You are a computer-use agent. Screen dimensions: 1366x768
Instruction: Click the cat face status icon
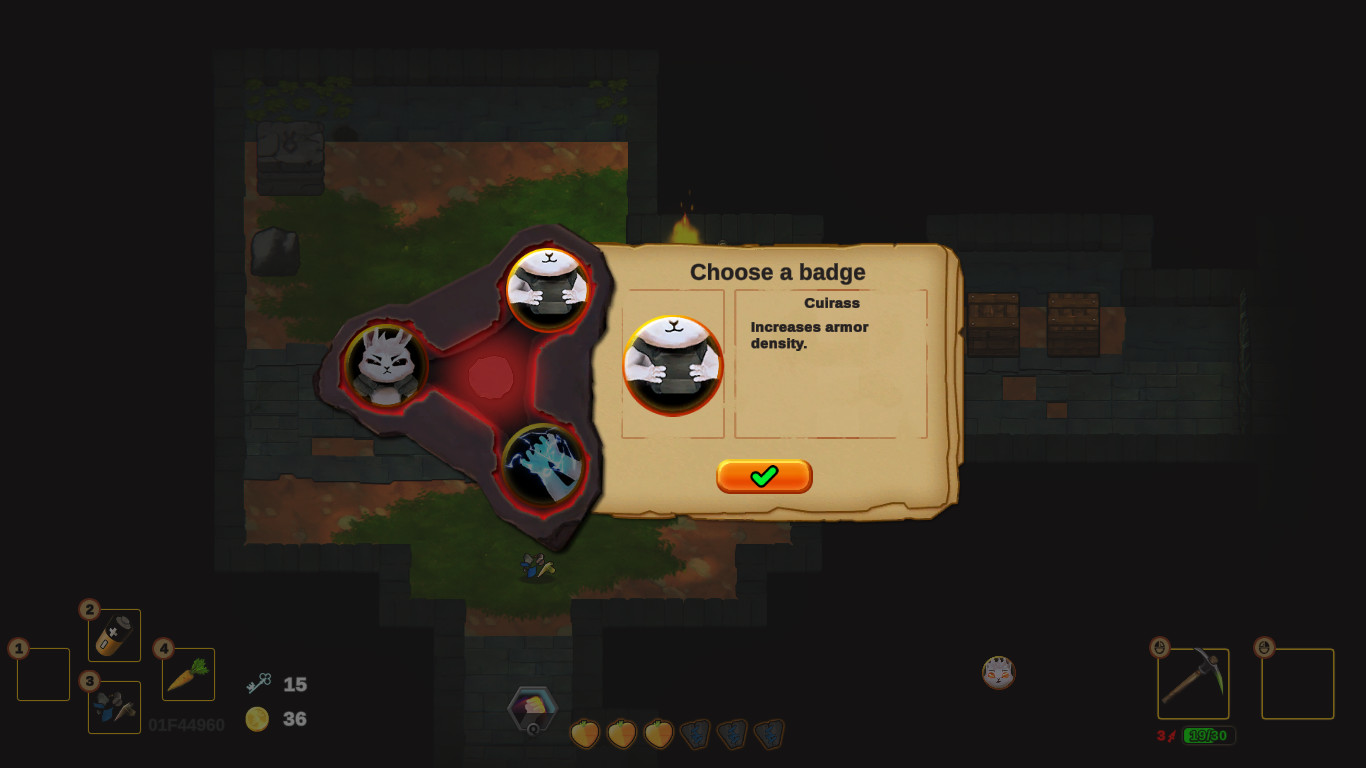[998, 673]
